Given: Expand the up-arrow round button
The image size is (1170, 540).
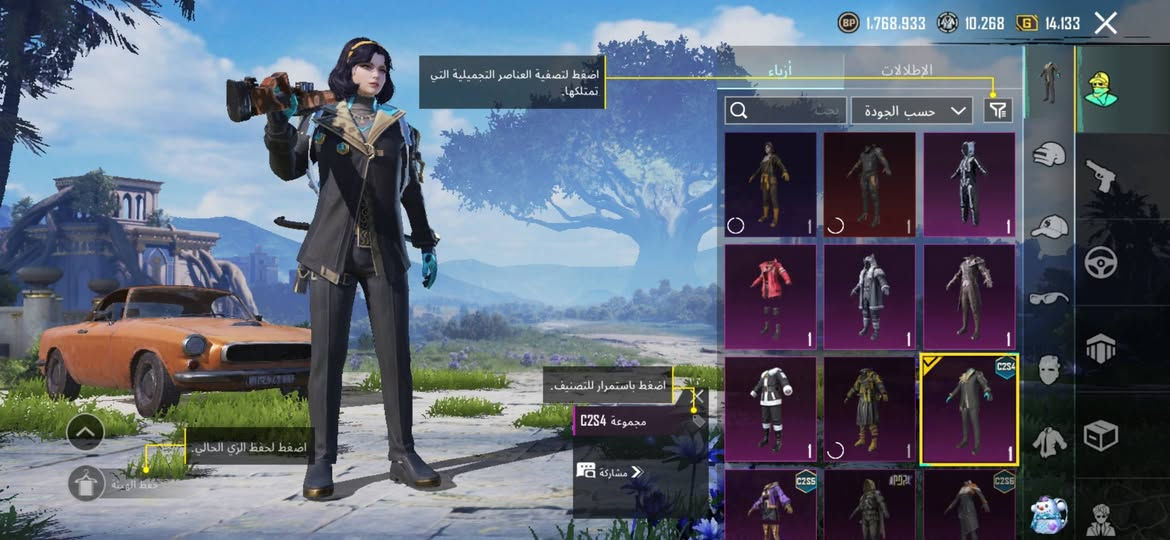Looking at the screenshot, I should pyautogui.click(x=86, y=432).
